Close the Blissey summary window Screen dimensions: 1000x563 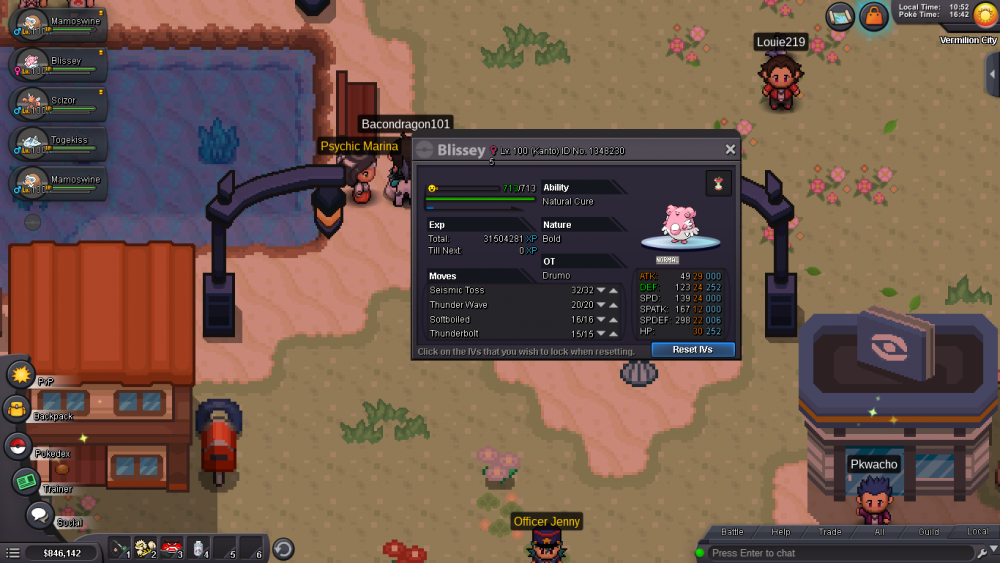[730, 150]
